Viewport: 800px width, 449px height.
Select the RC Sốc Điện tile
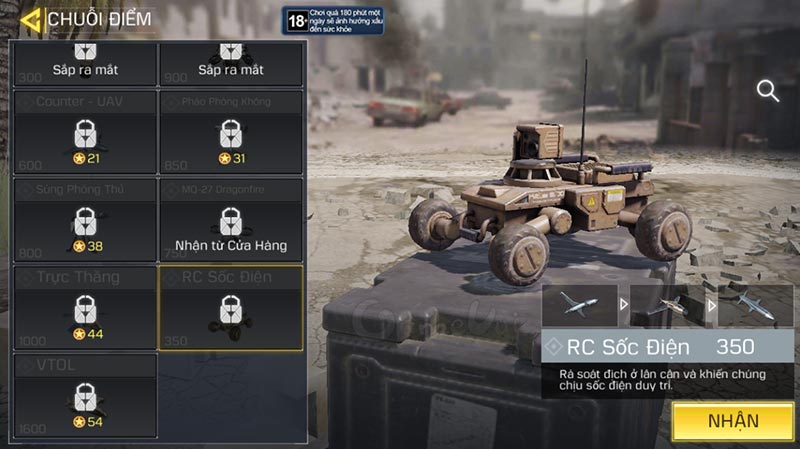click(x=231, y=307)
